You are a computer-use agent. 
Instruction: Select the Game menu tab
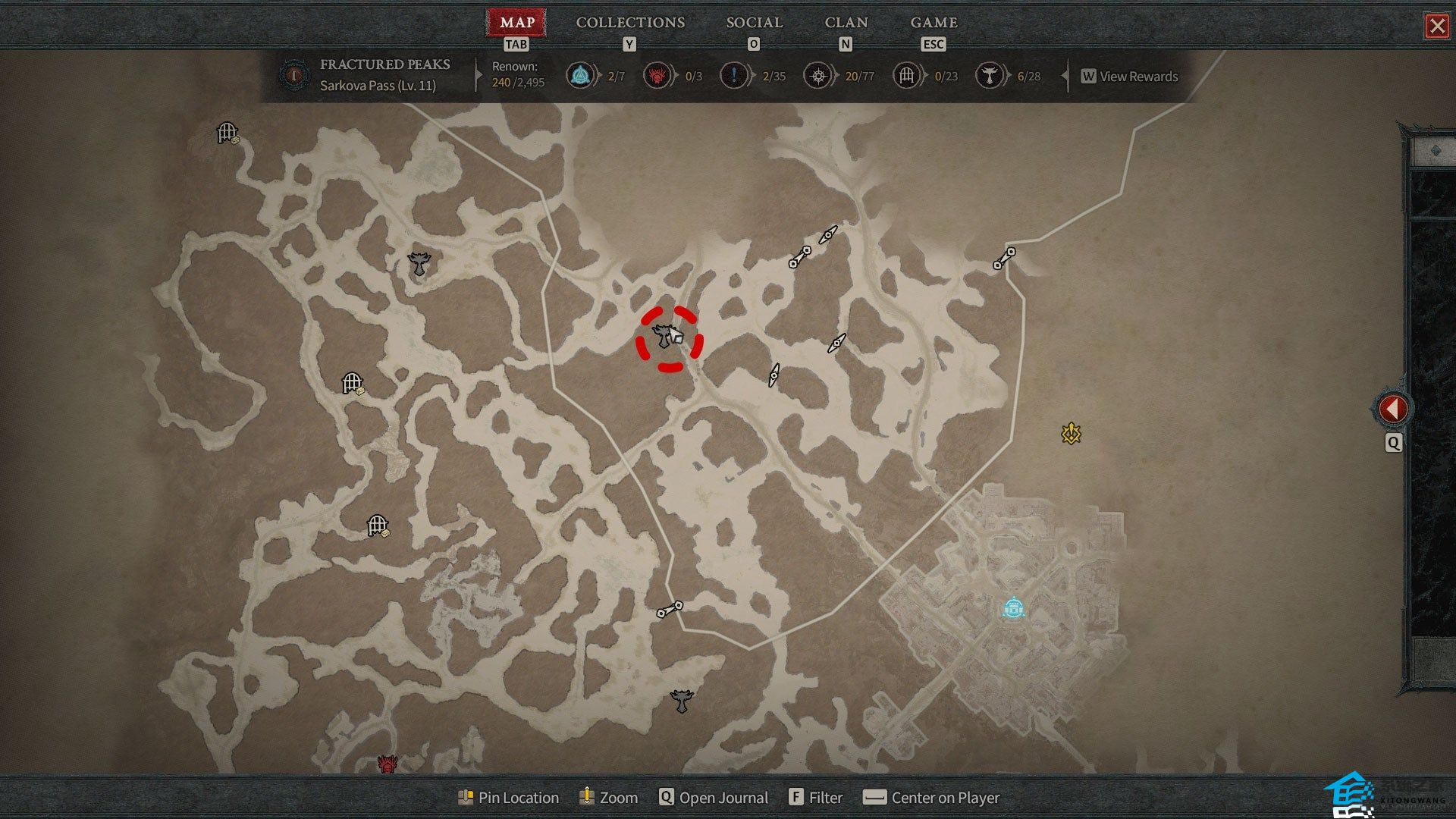[x=934, y=23]
